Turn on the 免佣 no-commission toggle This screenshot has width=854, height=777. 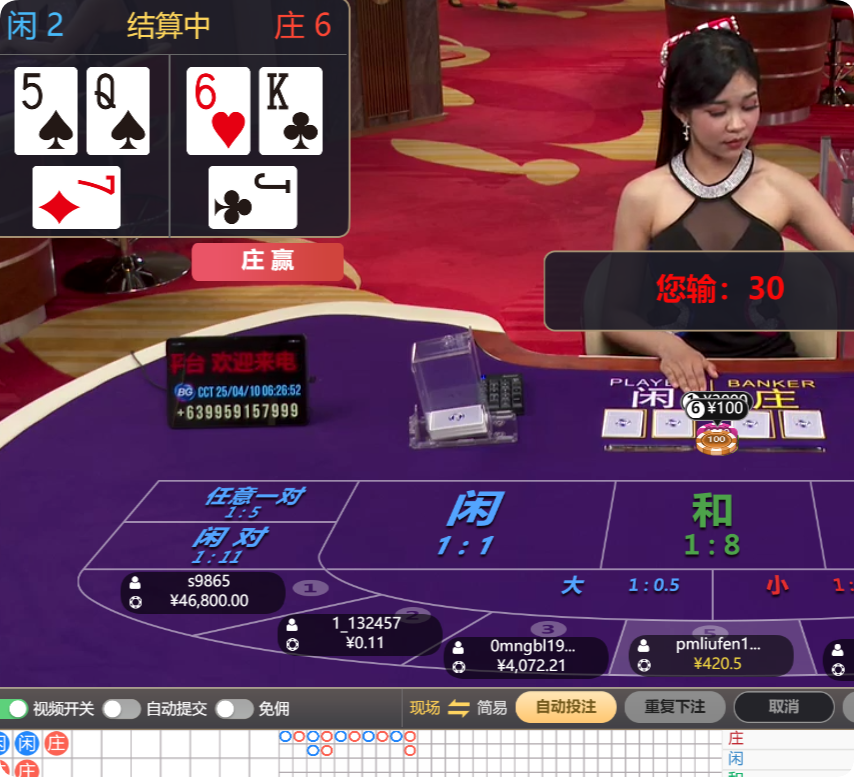[x=234, y=708]
